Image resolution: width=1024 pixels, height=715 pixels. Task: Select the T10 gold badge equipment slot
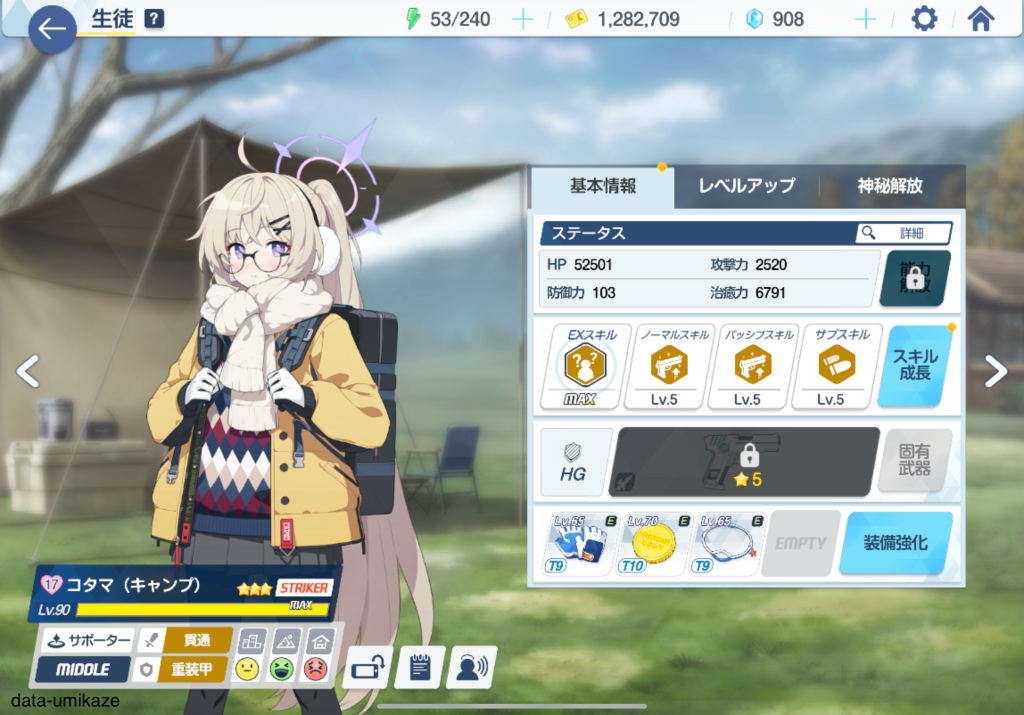click(x=653, y=543)
